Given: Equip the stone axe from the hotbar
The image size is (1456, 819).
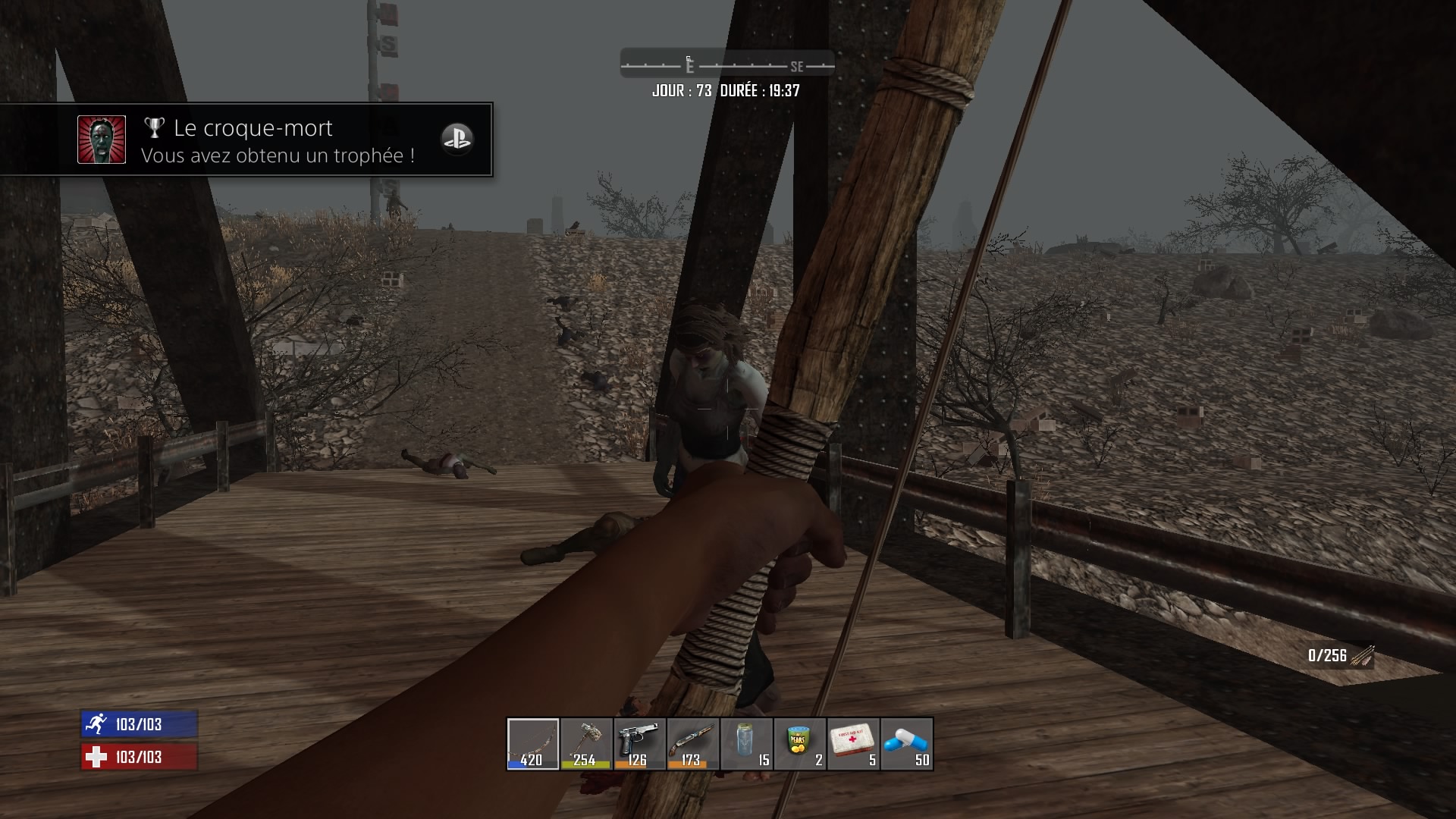Looking at the screenshot, I should click(586, 744).
